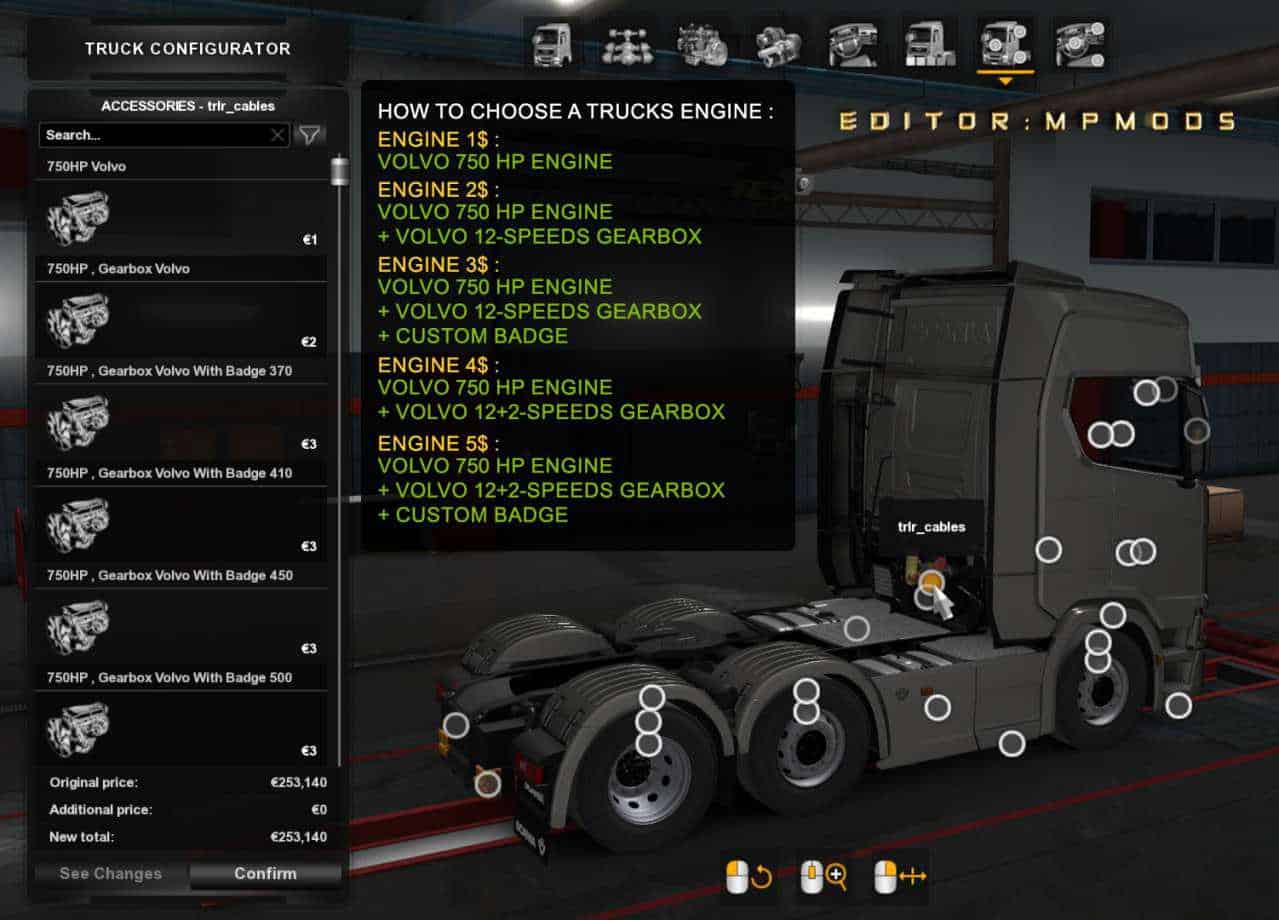Viewport: 1279px width, 920px height.
Task: Select the engine with Badge 410
Action: point(180,525)
